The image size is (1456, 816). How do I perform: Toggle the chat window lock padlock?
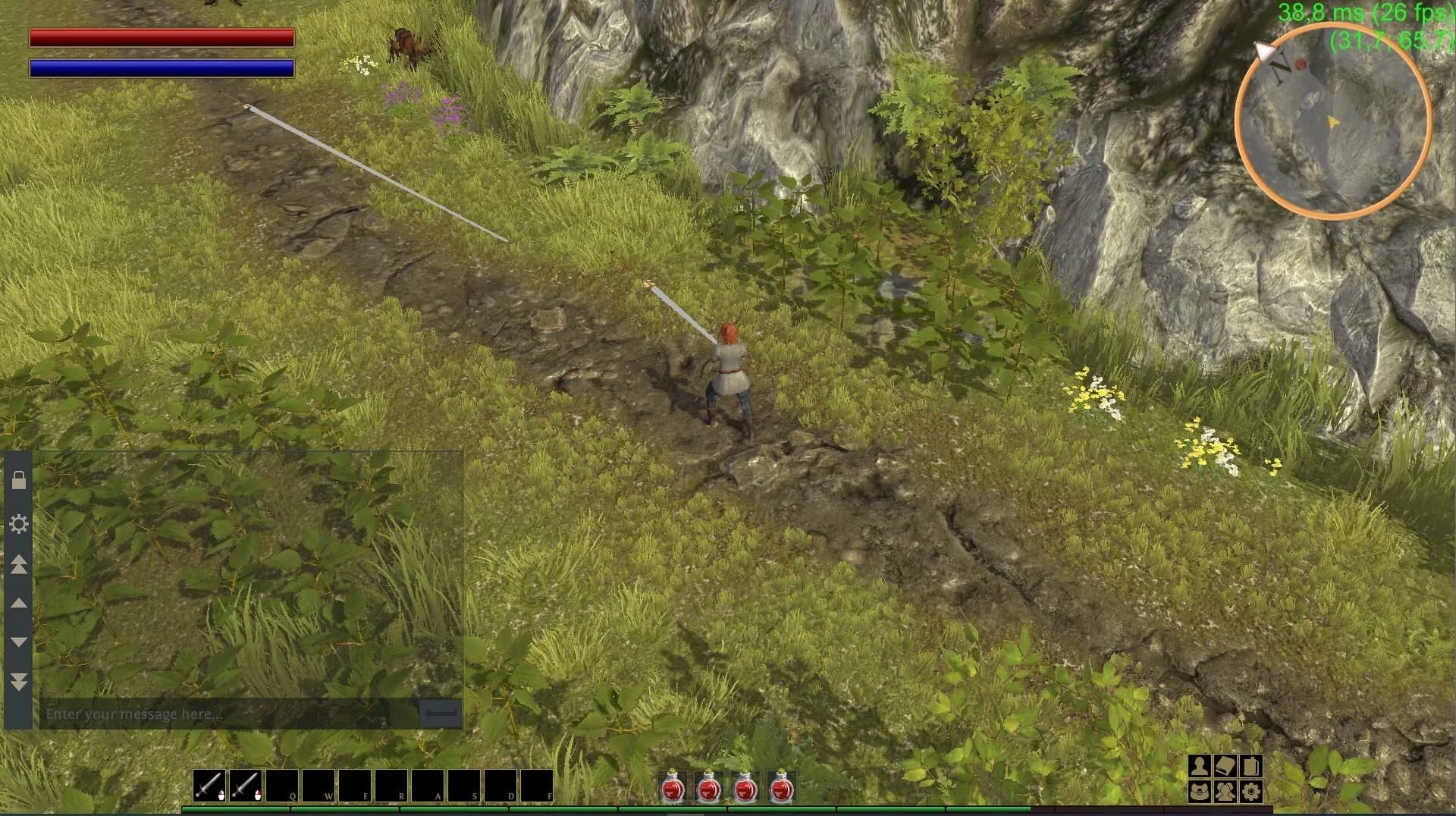(18, 478)
